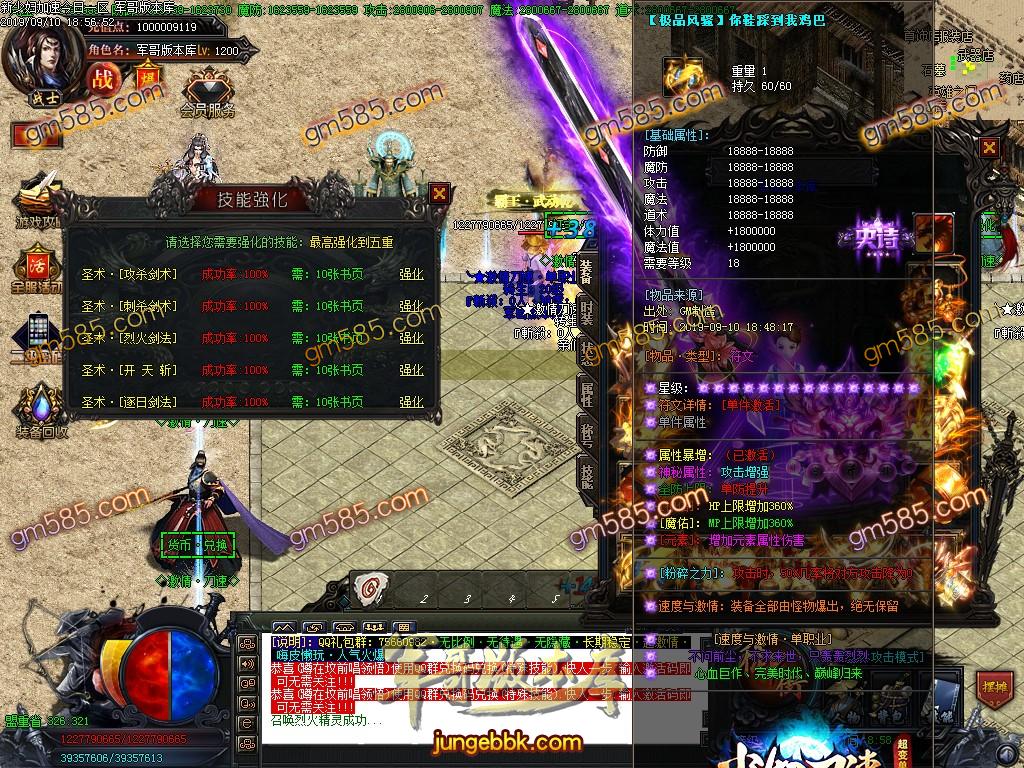Open the 游戏攻略 game guide icon

37,198
